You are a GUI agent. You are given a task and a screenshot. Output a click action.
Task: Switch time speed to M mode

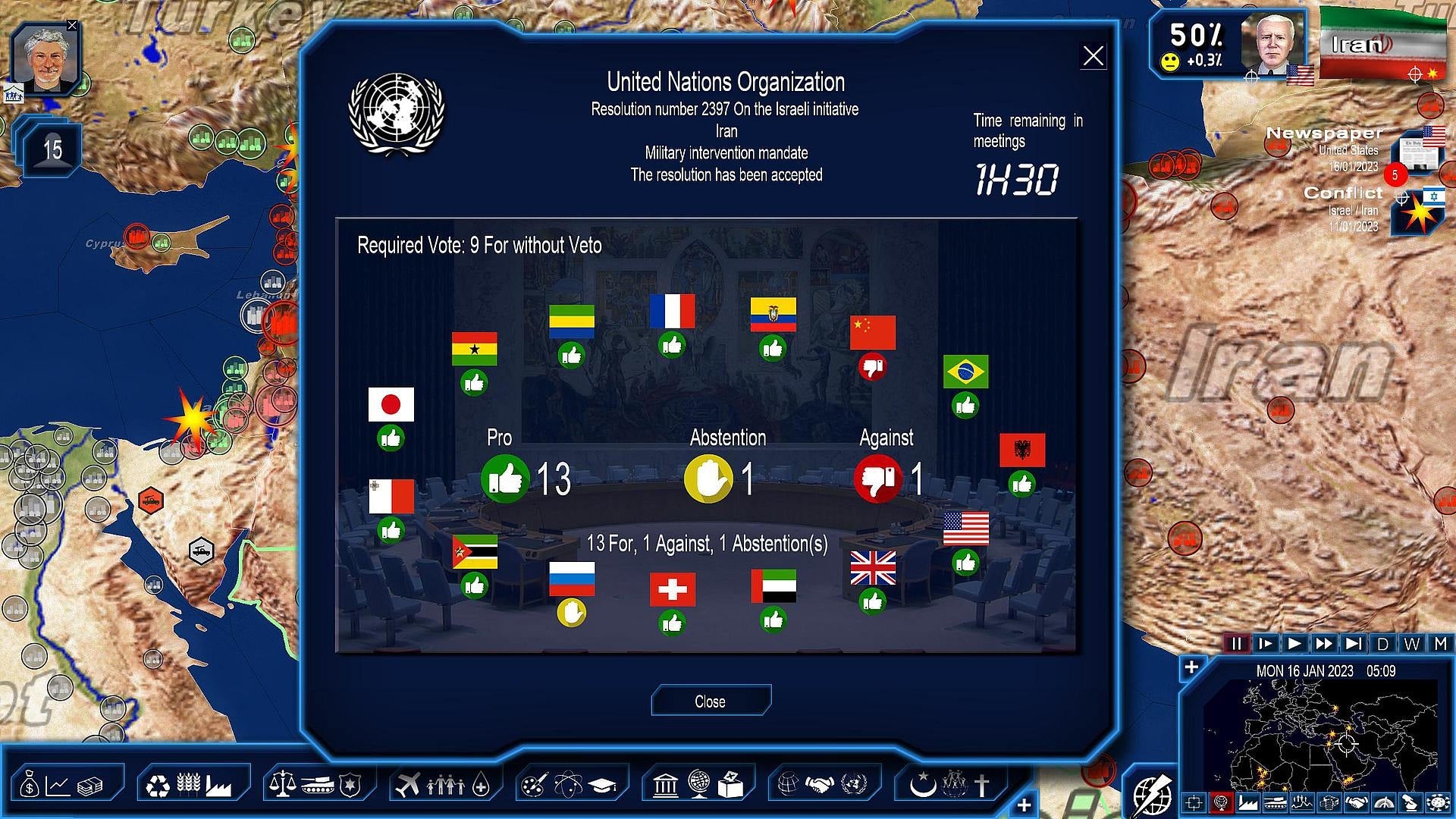point(1439,644)
